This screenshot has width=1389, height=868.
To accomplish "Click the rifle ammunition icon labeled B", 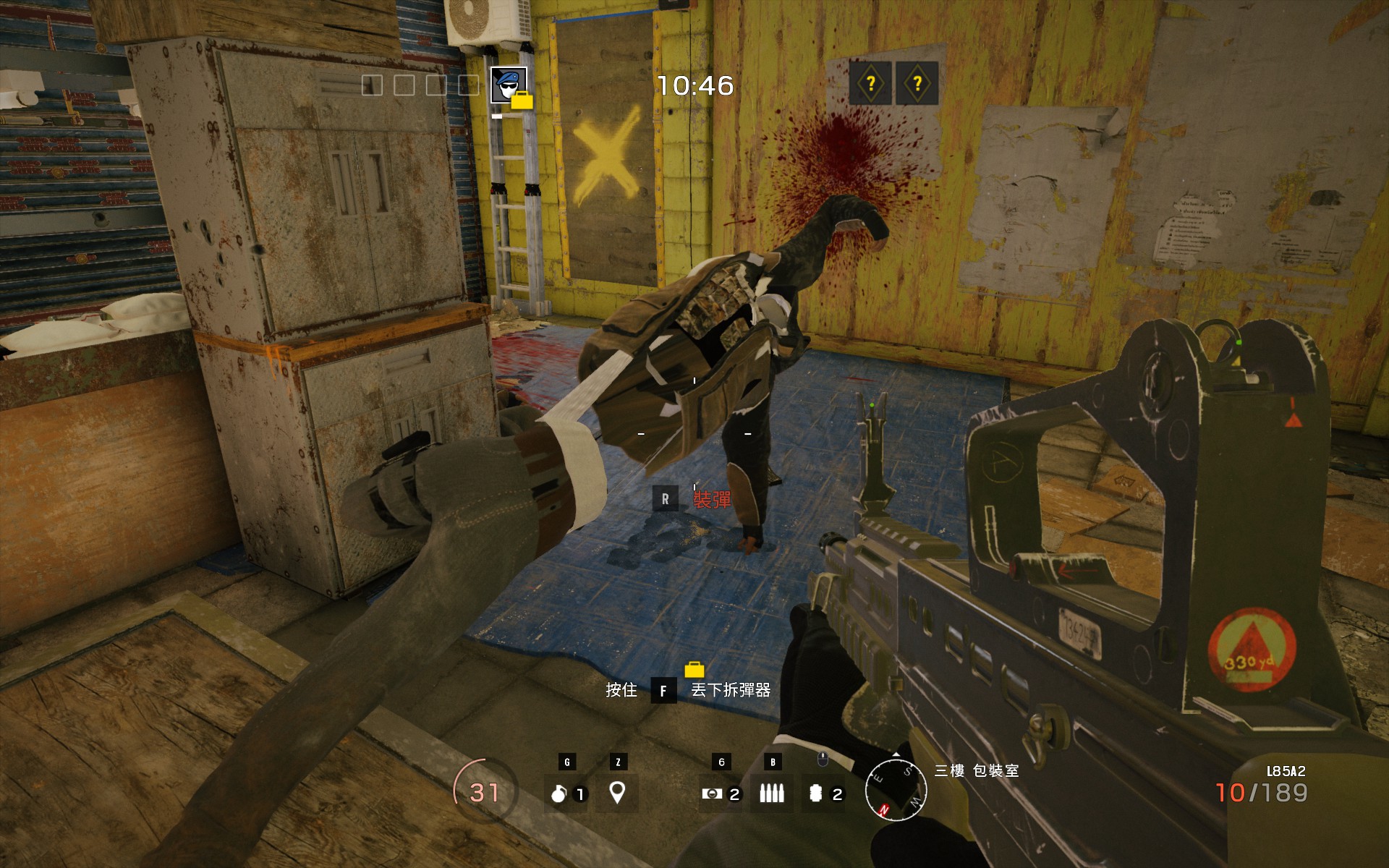I will 773,793.
